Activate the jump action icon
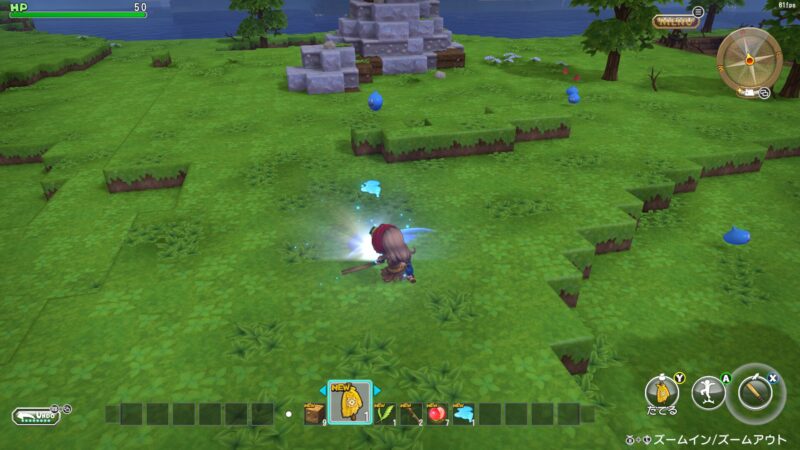This screenshot has width=800, height=450. click(708, 391)
